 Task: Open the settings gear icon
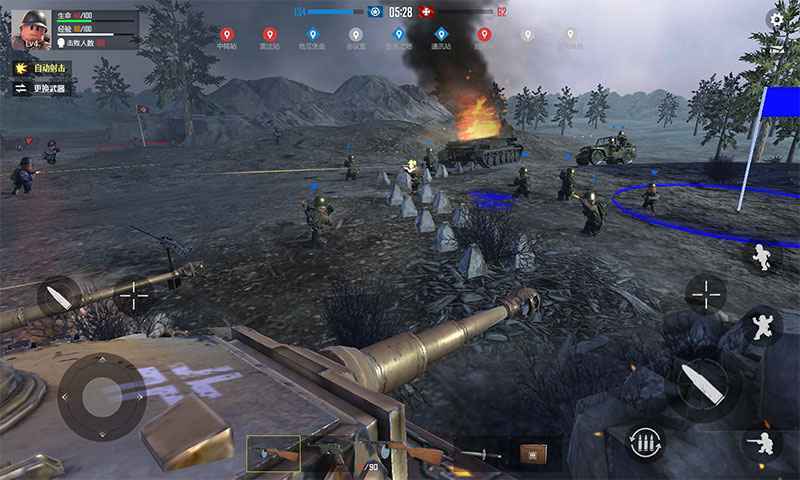click(777, 19)
